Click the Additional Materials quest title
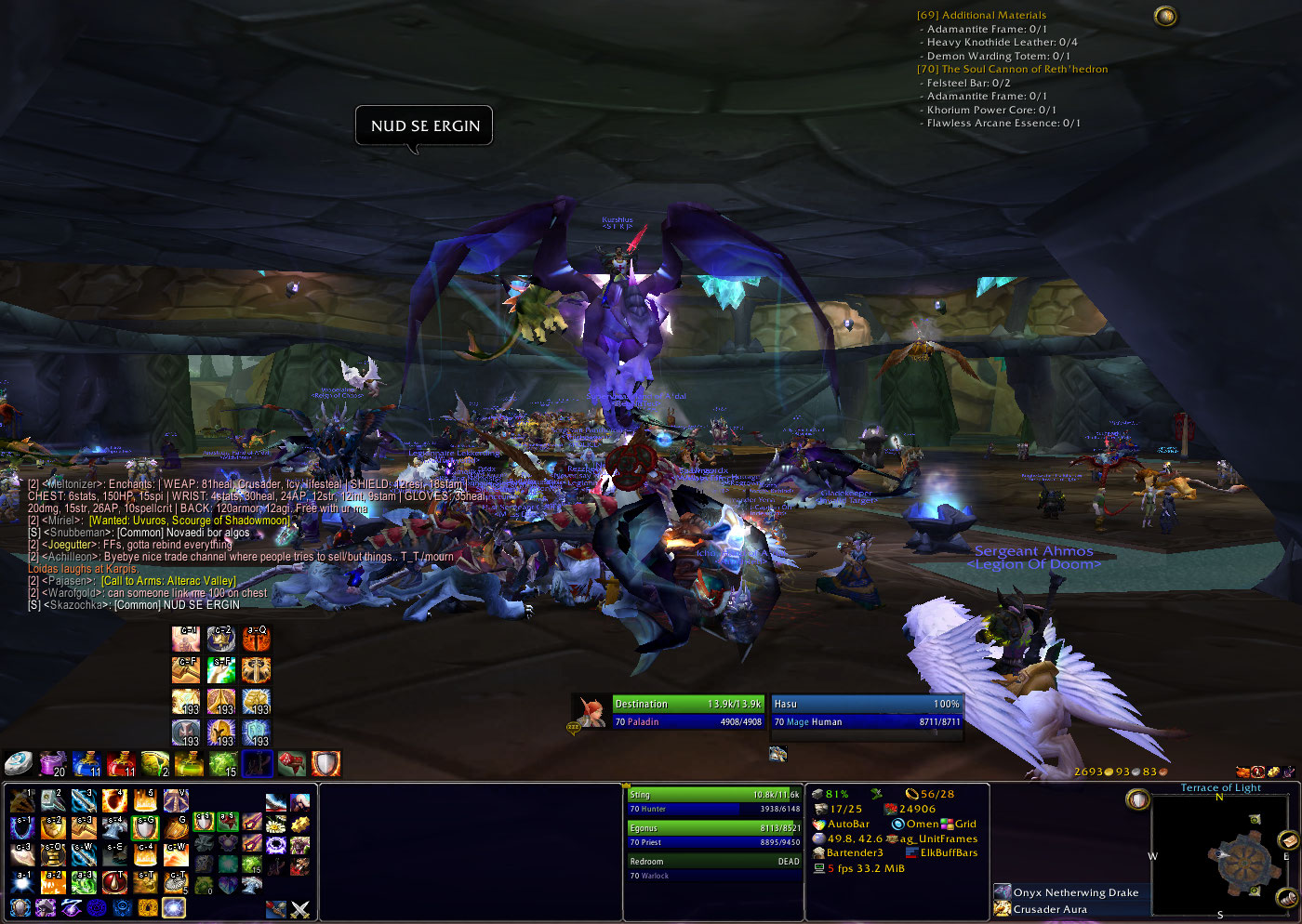1302x924 pixels. 993,15
